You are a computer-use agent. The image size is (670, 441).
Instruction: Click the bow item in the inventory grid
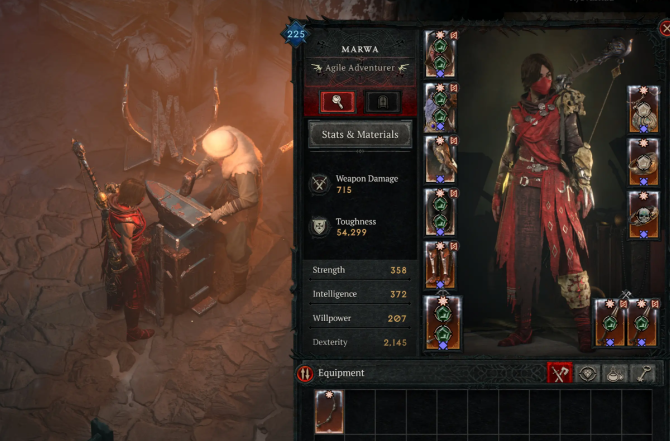330,411
